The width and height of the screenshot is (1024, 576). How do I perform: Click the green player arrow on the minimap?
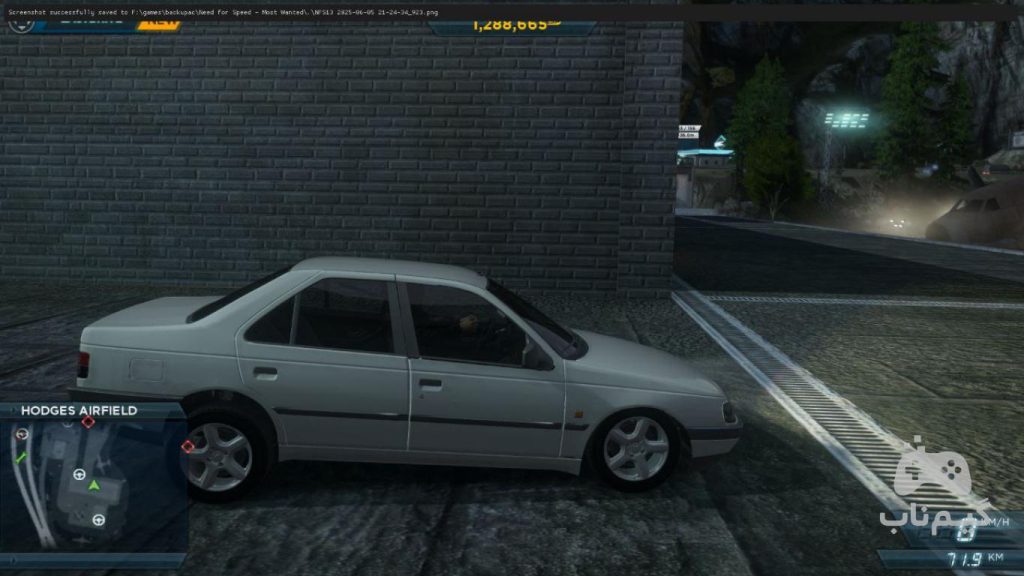click(x=94, y=485)
